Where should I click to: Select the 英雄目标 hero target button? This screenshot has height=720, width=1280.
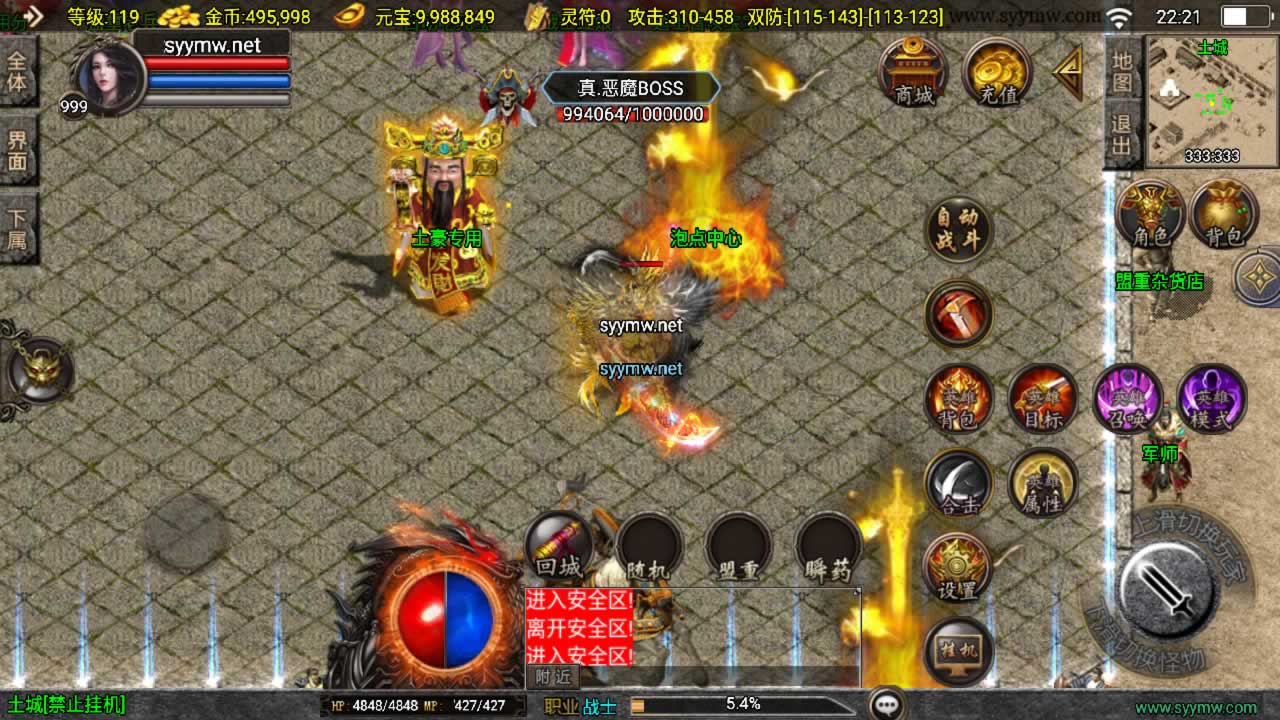coord(1043,398)
